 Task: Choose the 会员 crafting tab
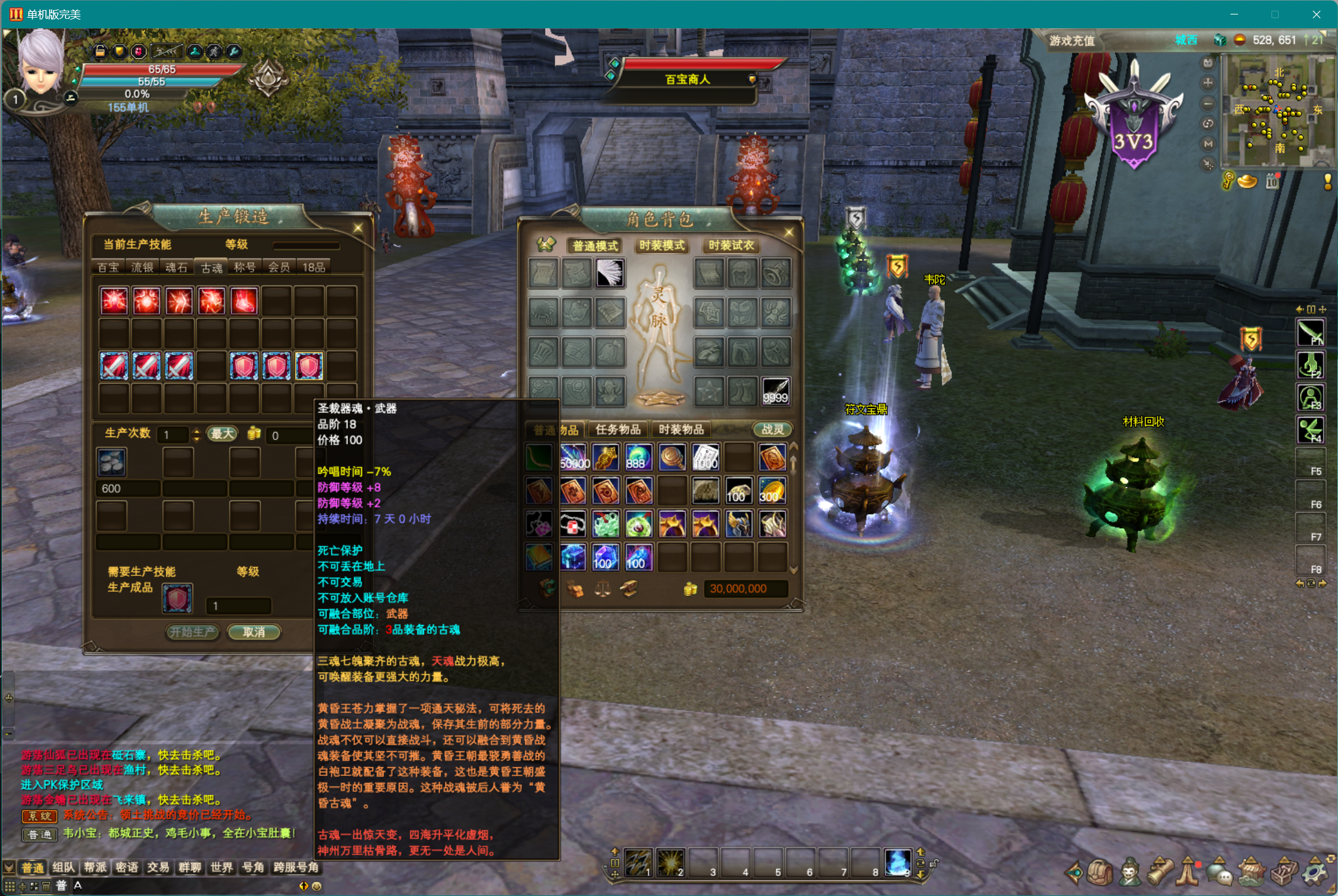pos(279,267)
